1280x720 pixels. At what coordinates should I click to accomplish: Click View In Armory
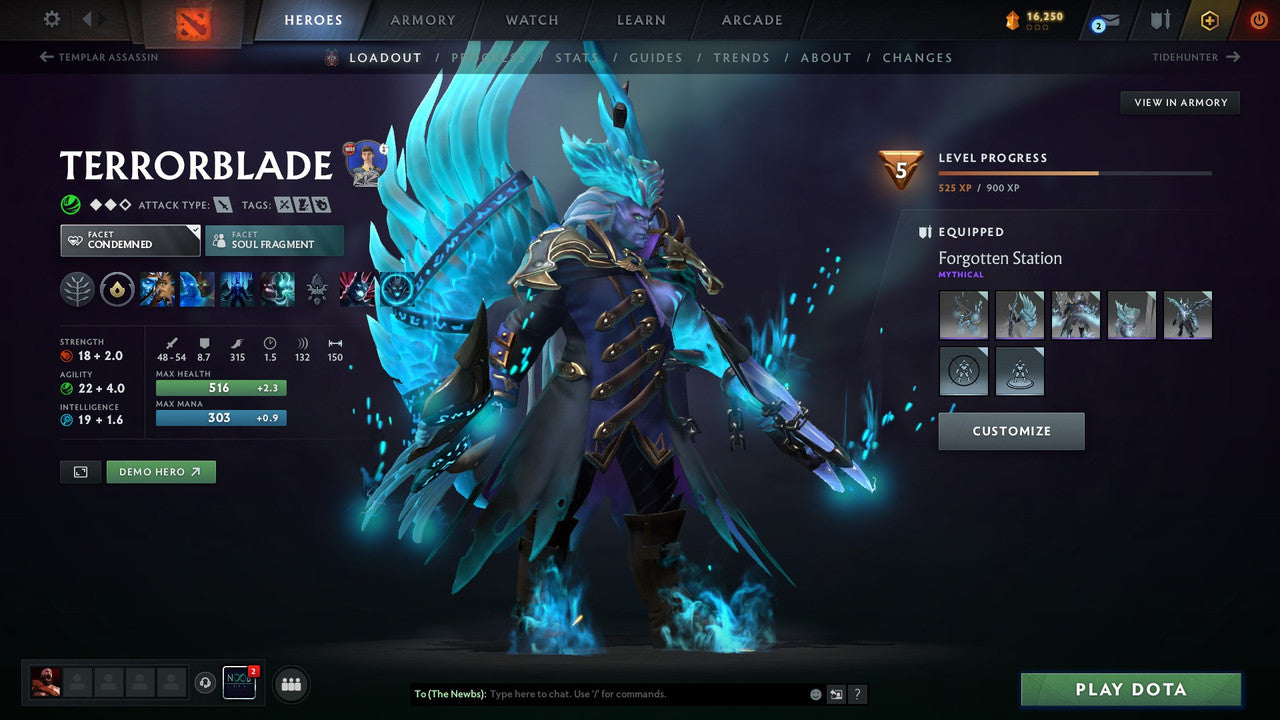click(1179, 102)
